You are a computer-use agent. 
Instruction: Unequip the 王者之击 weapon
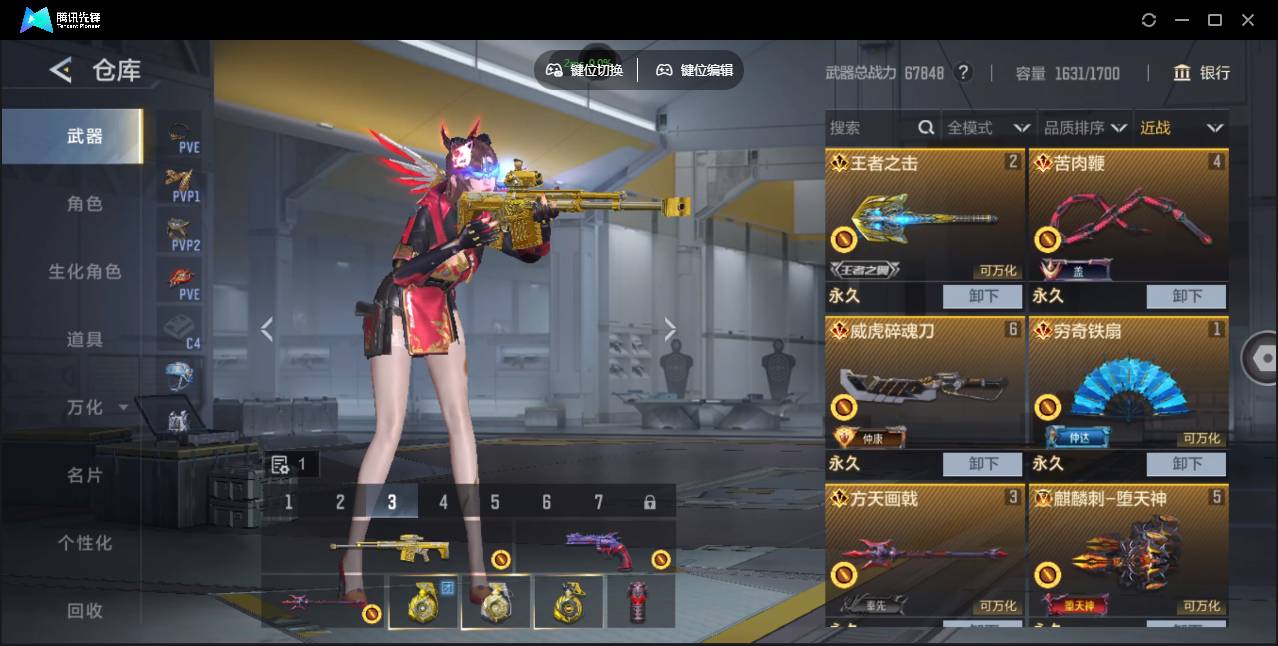pyautogui.click(x=982, y=296)
